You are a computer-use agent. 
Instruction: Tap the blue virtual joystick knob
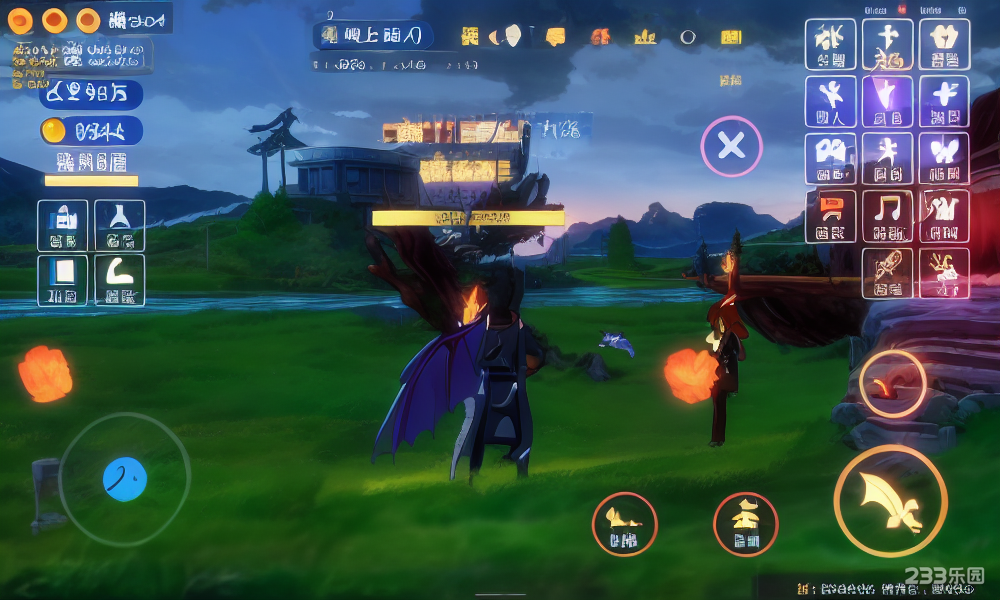pos(125,480)
